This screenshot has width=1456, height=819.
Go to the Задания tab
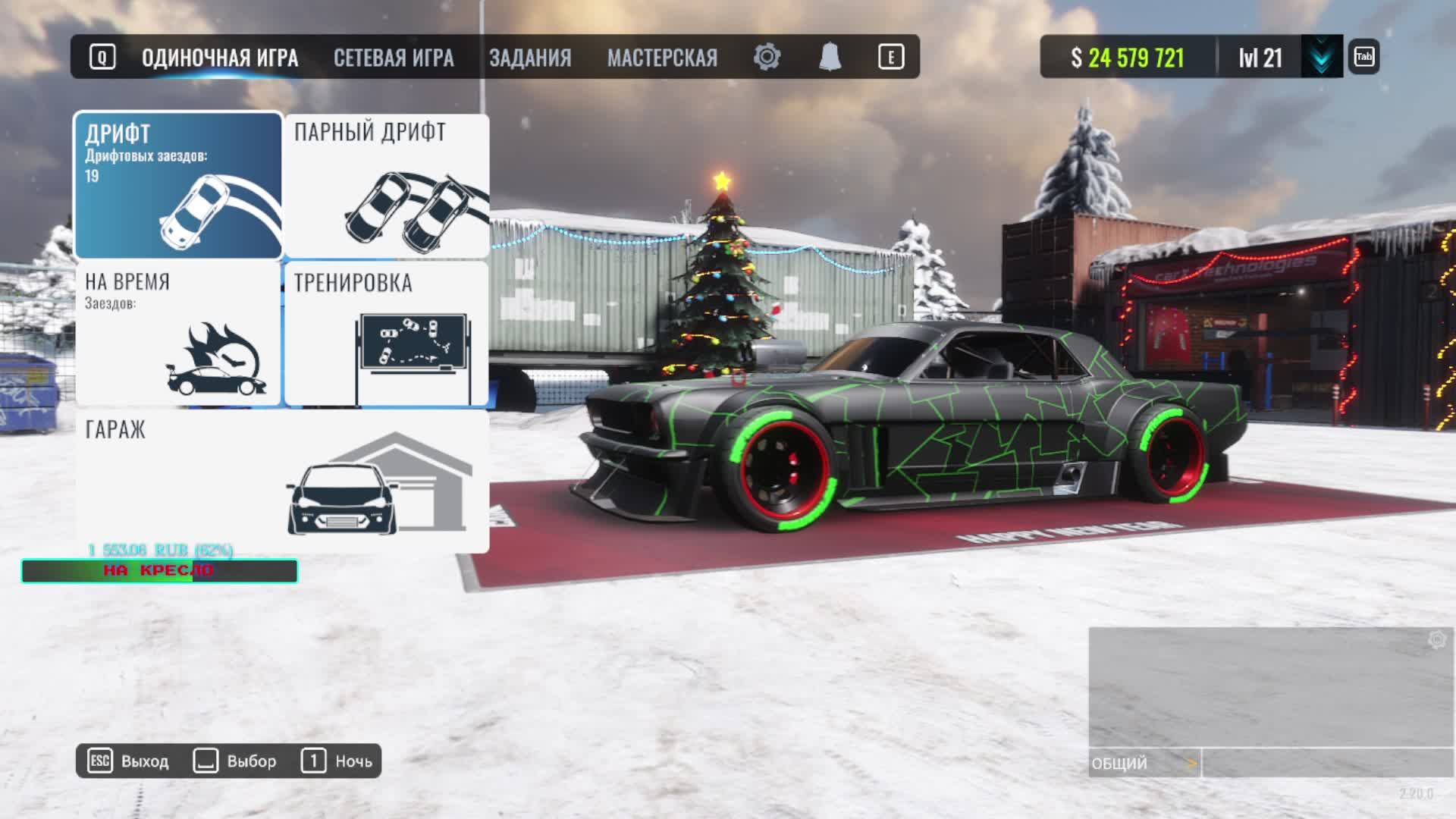tap(530, 58)
